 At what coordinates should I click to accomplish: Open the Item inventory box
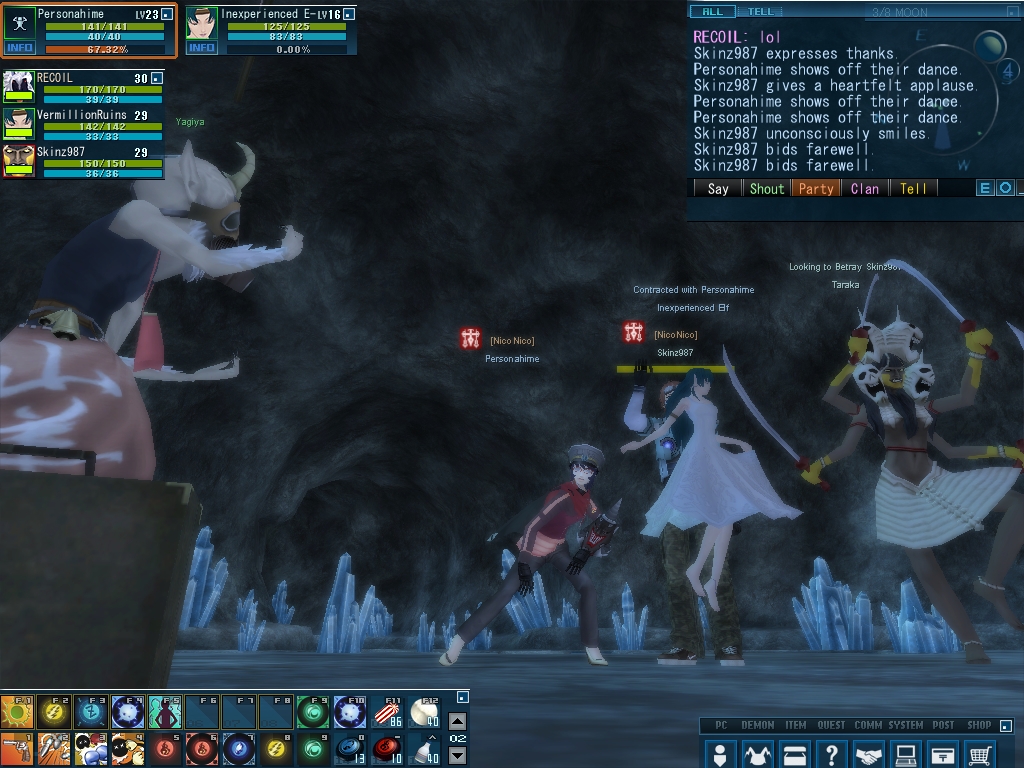tap(794, 753)
